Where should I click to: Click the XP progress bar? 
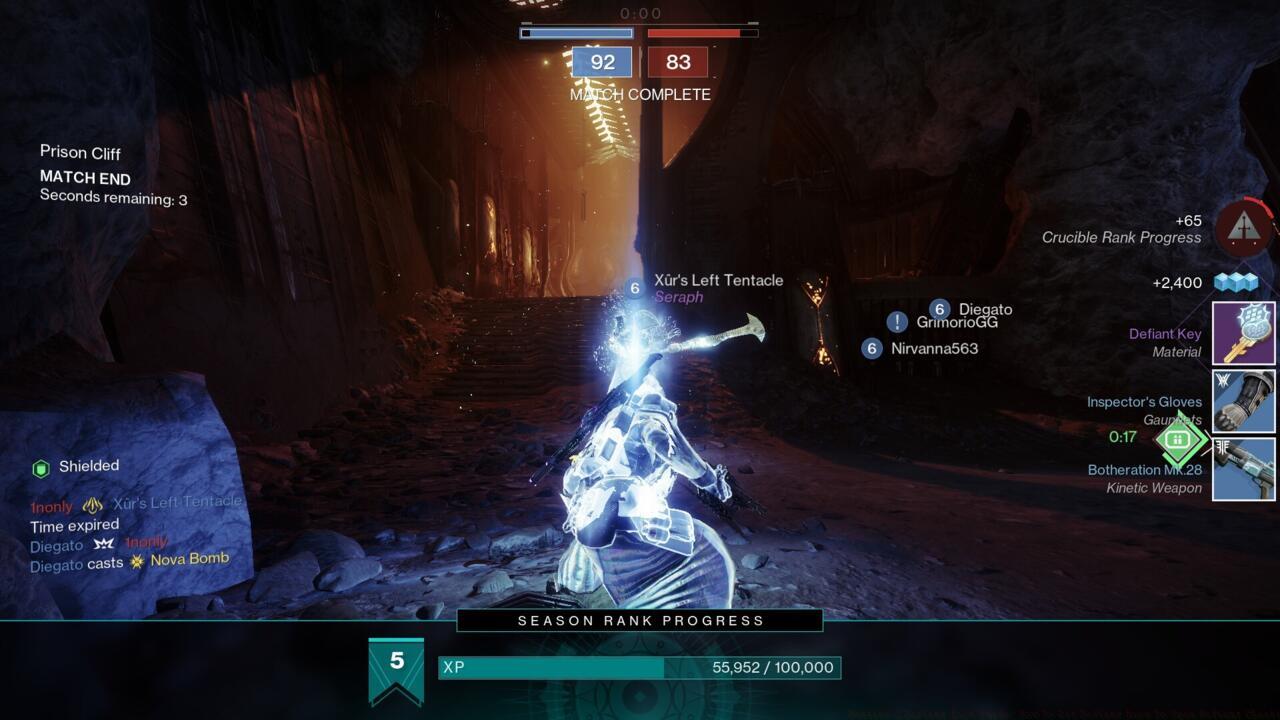(x=640, y=665)
